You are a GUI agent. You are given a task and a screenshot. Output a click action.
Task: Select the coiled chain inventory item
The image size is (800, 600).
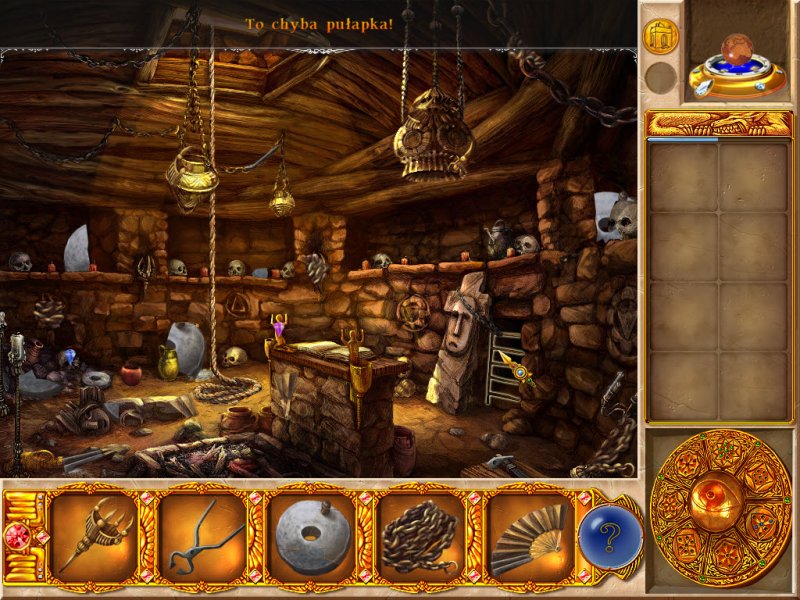(x=420, y=537)
